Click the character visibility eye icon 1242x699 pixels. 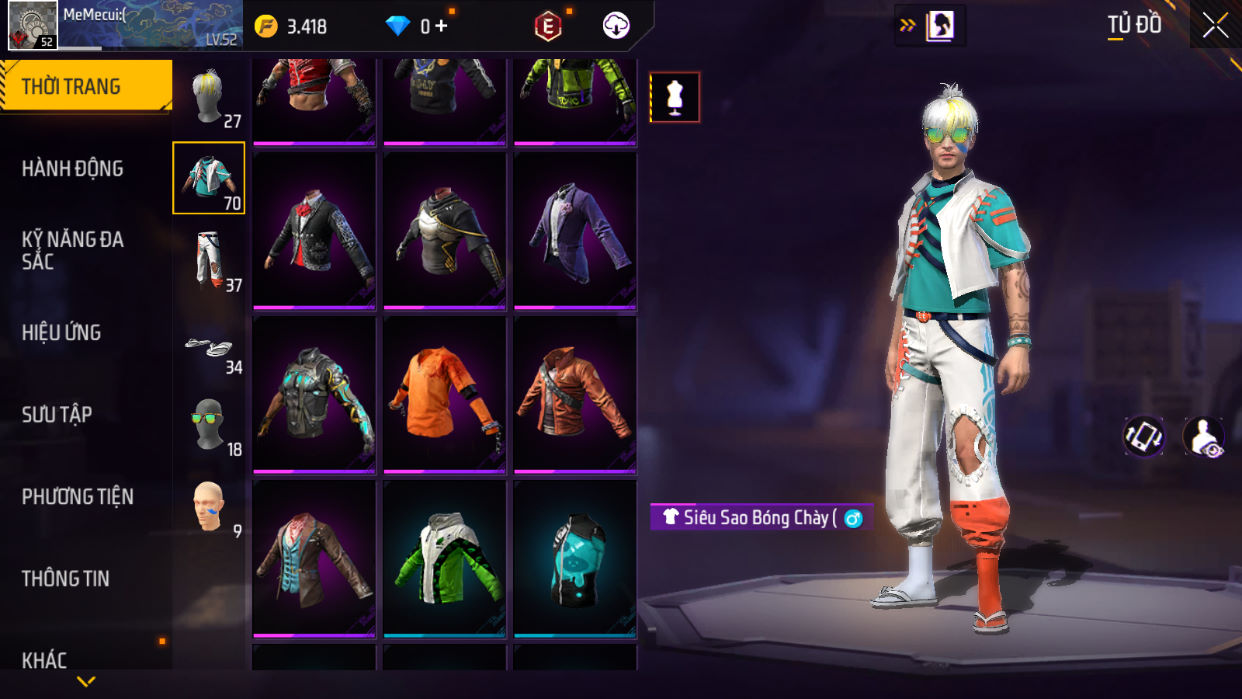[1204, 437]
